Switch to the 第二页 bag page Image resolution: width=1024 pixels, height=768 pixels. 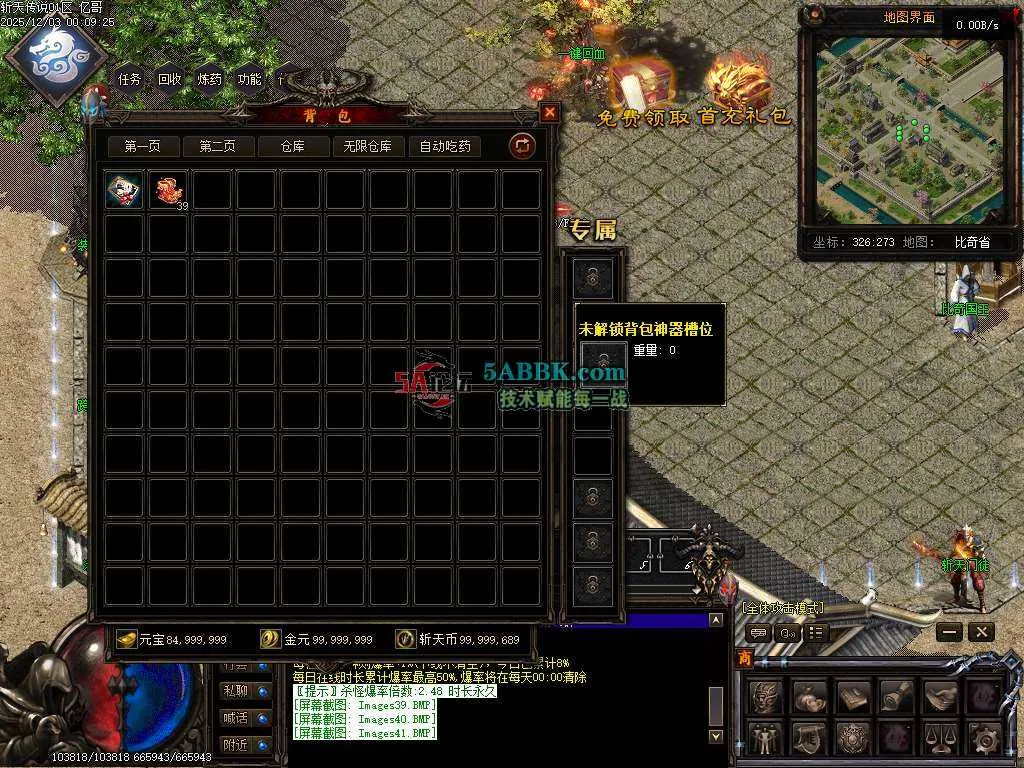coord(217,146)
